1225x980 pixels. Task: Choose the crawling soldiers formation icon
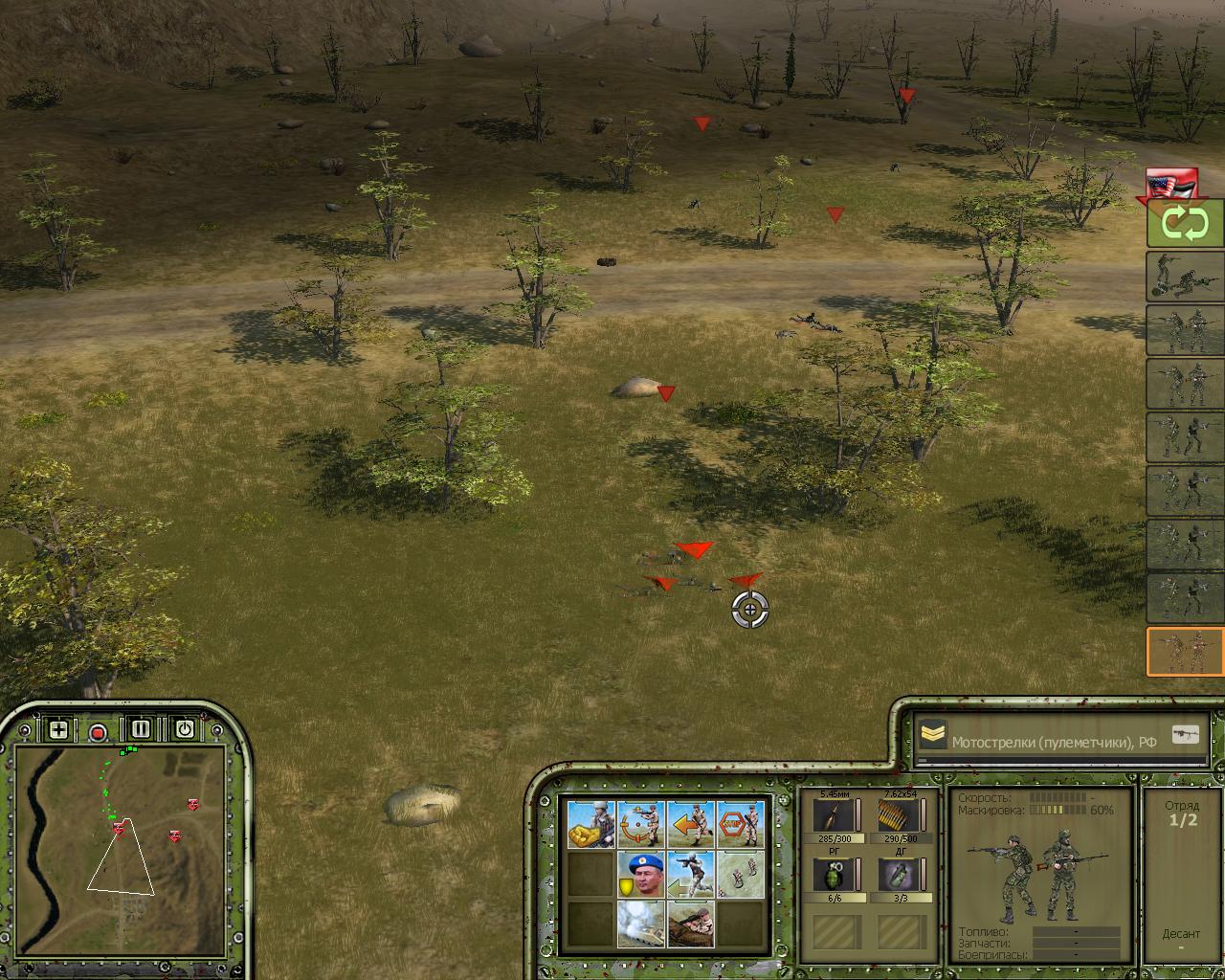pos(742,874)
